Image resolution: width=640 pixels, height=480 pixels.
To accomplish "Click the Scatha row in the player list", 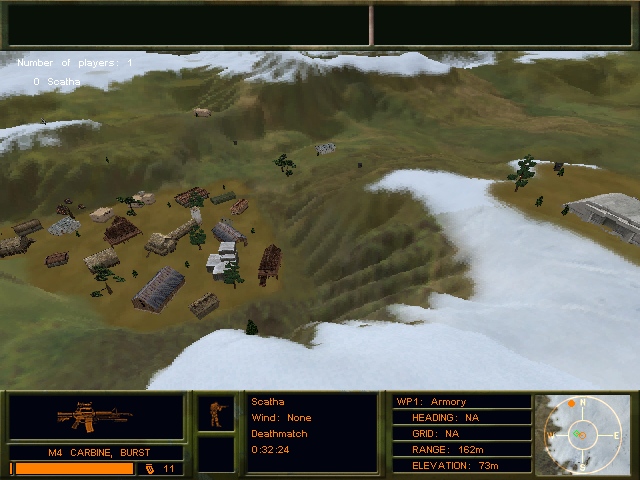I will coord(56,81).
